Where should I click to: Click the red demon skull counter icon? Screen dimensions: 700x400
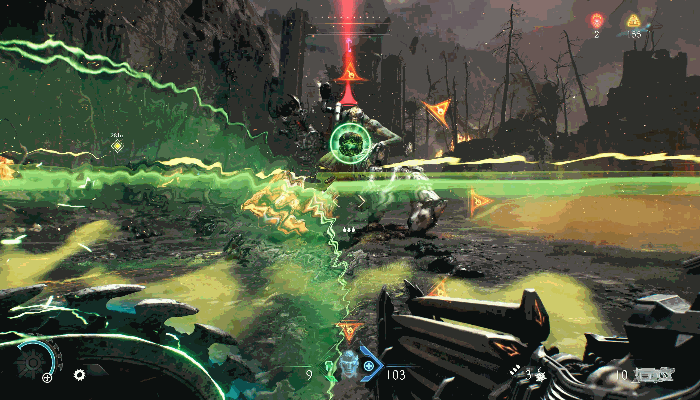click(597, 20)
